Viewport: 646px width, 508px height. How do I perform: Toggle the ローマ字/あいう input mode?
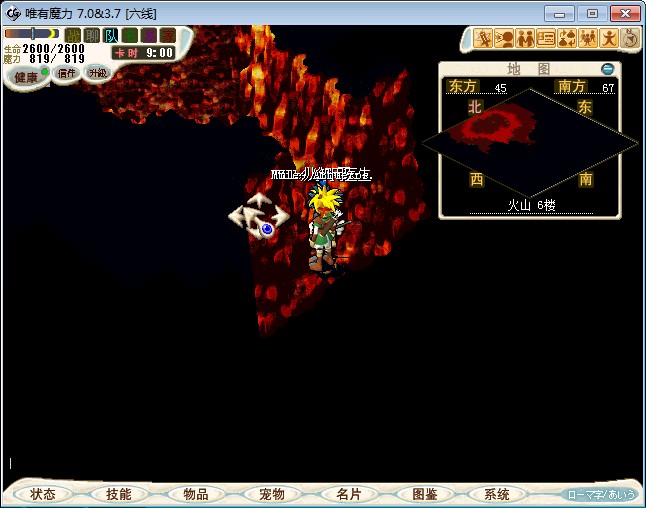(601, 494)
